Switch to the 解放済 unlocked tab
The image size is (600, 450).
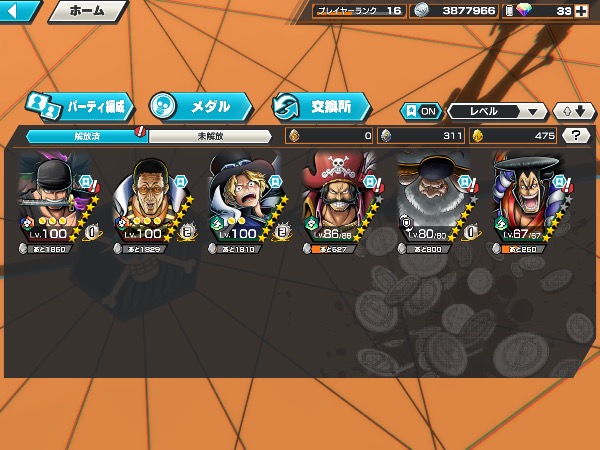pos(87,135)
